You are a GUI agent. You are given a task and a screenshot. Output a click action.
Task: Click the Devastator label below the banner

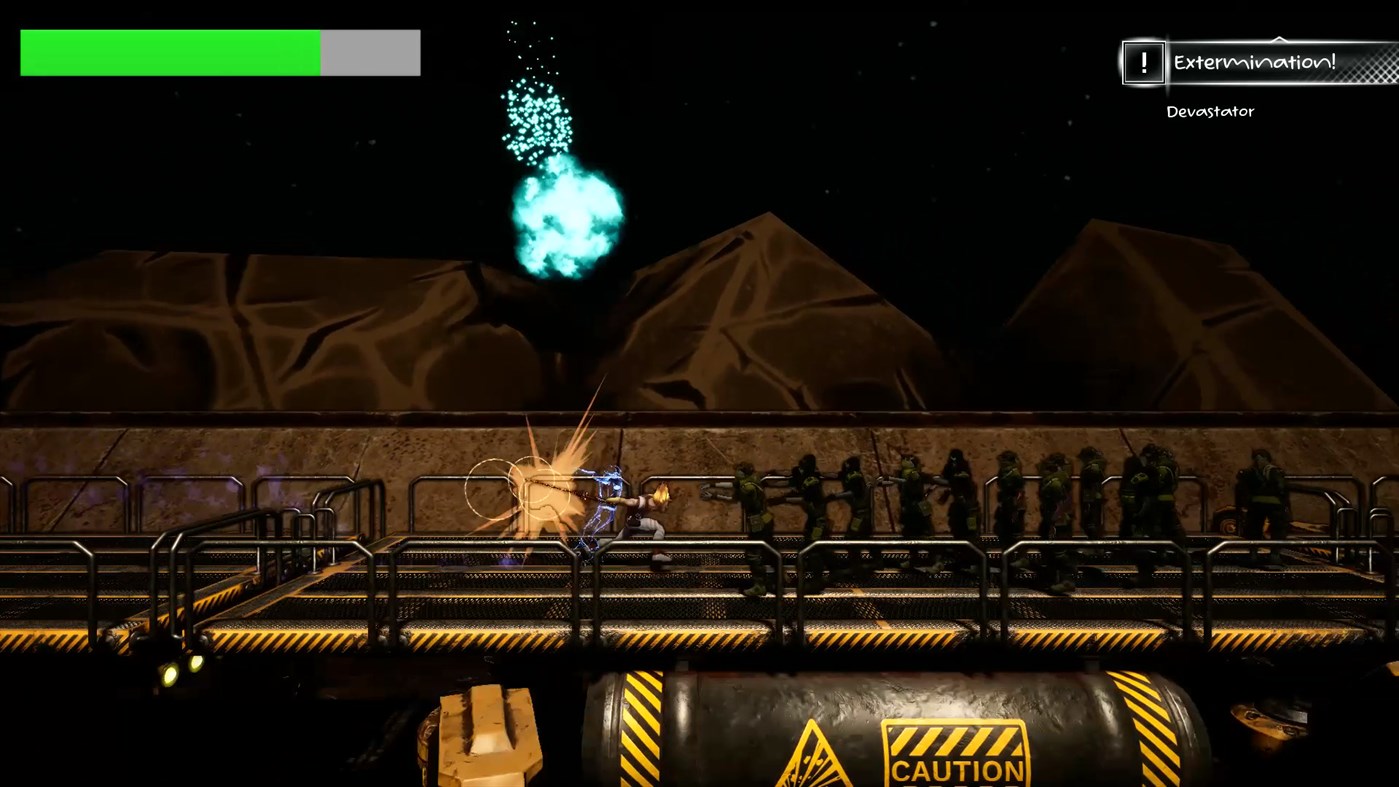point(1209,111)
